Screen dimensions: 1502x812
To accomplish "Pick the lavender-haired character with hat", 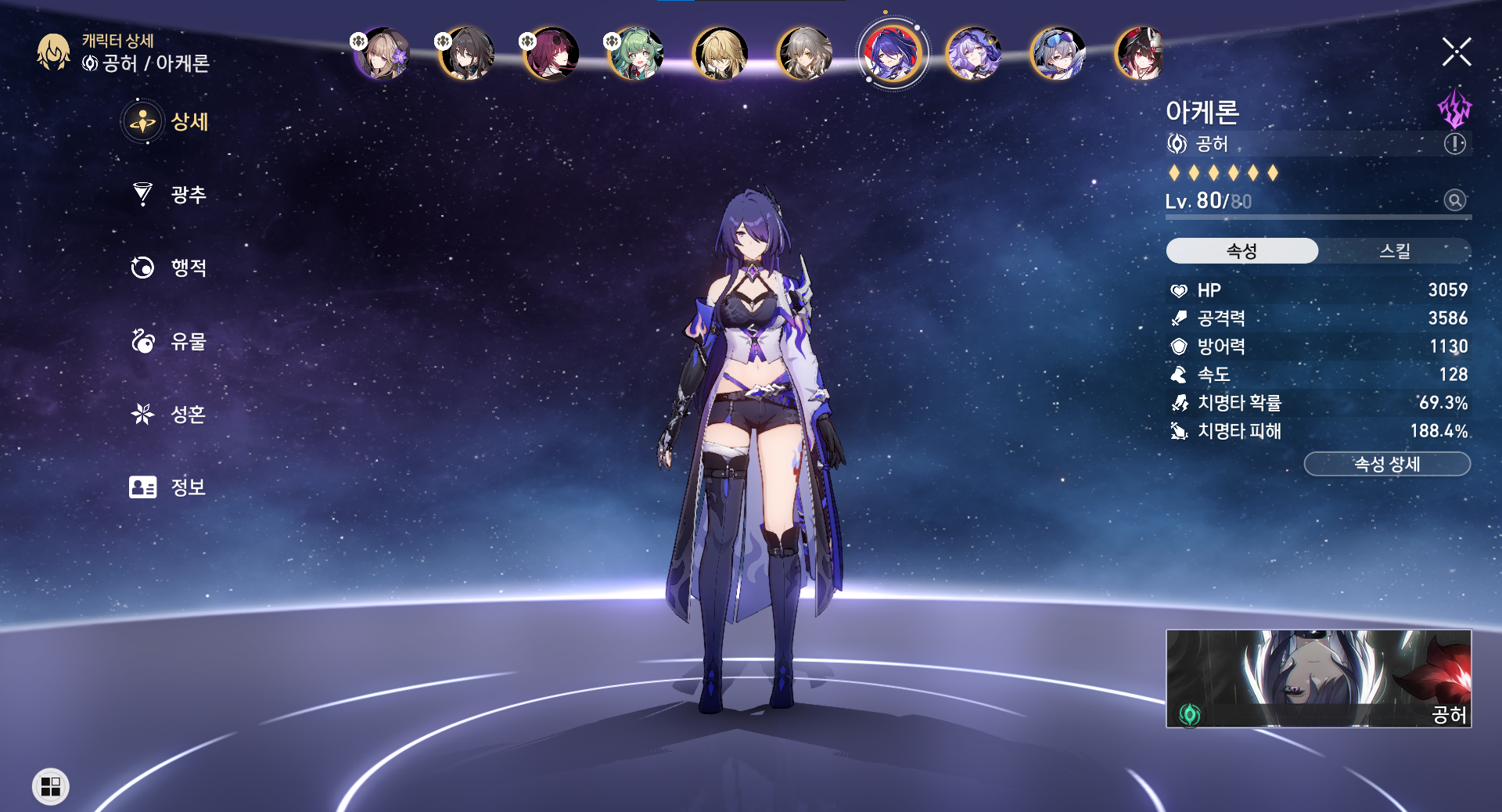I will click(x=973, y=54).
